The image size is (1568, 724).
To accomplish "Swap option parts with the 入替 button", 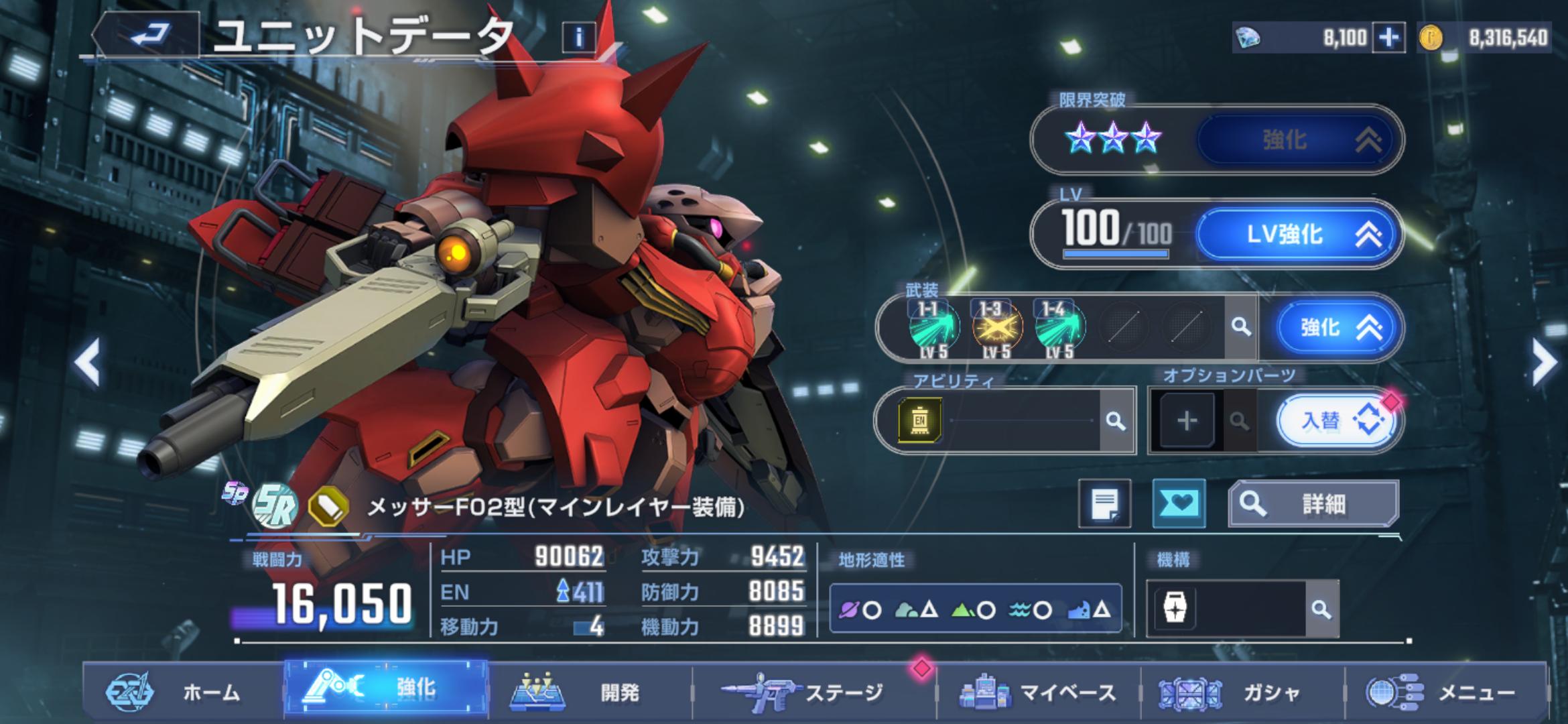I will click(x=1336, y=421).
